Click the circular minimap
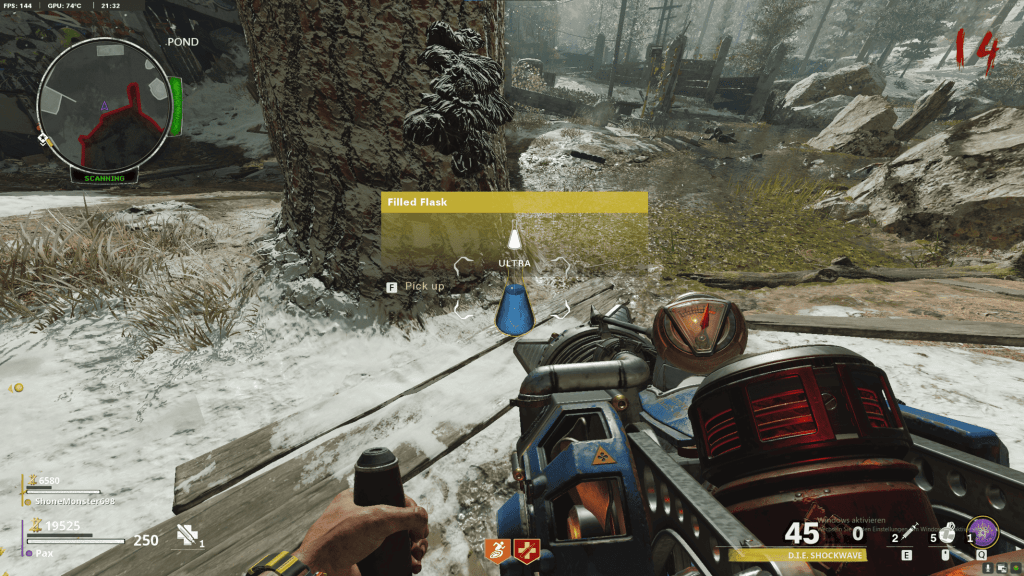This screenshot has width=1024, height=576. pos(103,108)
